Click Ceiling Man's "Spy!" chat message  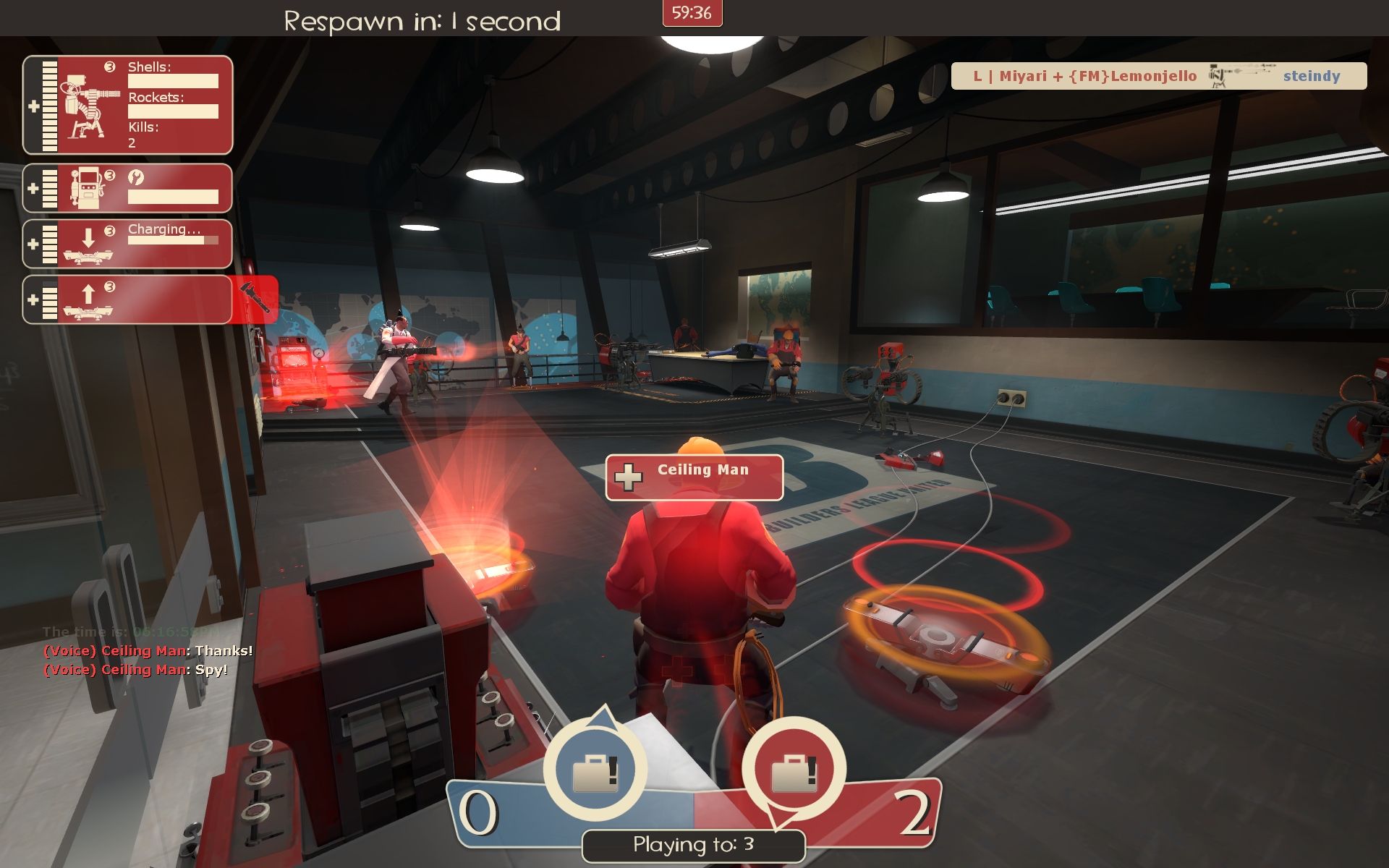pyautogui.click(x=136, y=670)
